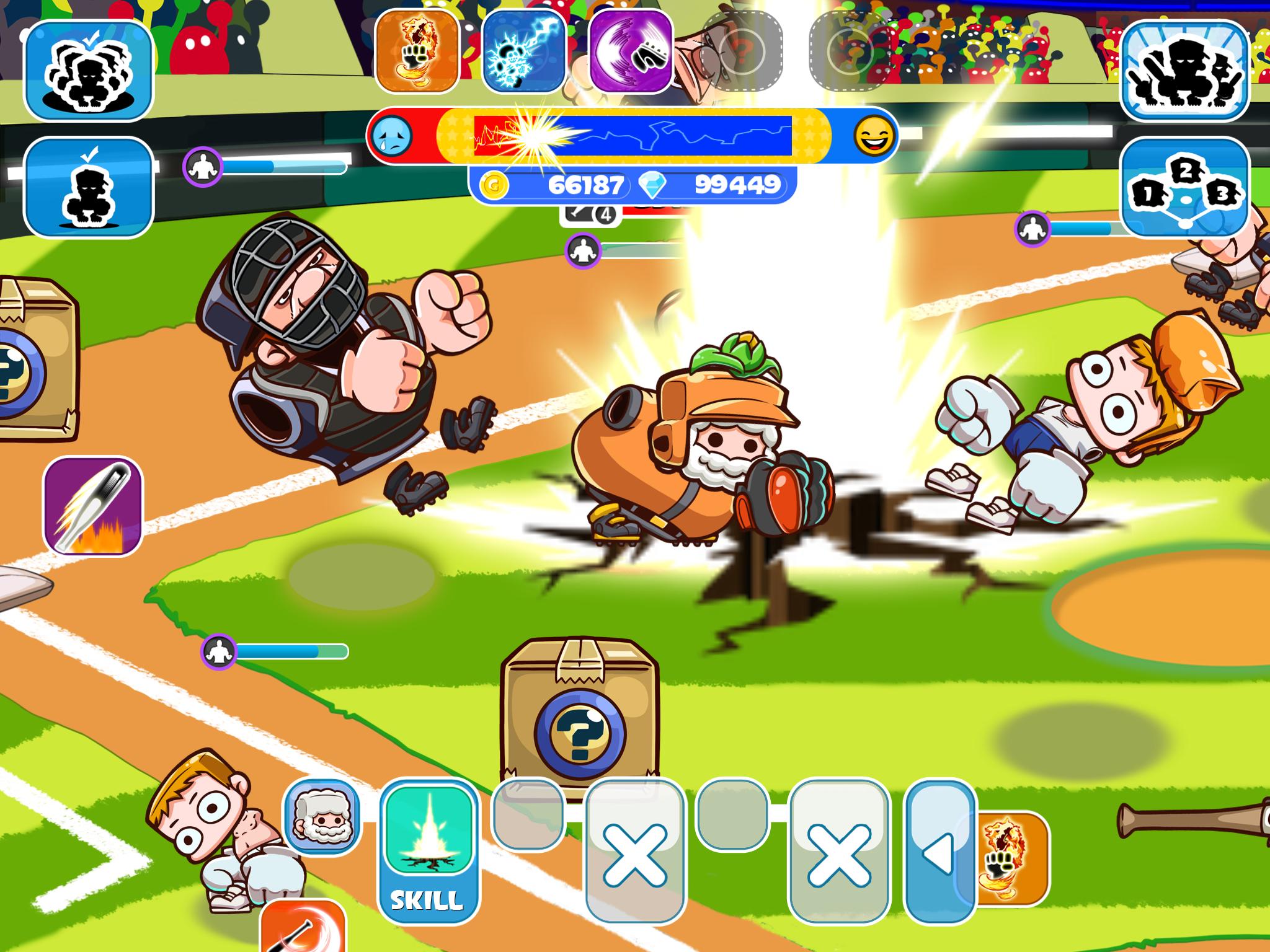
Task: Trigger the purple flaming bat ability
Action: pos(93,506)
